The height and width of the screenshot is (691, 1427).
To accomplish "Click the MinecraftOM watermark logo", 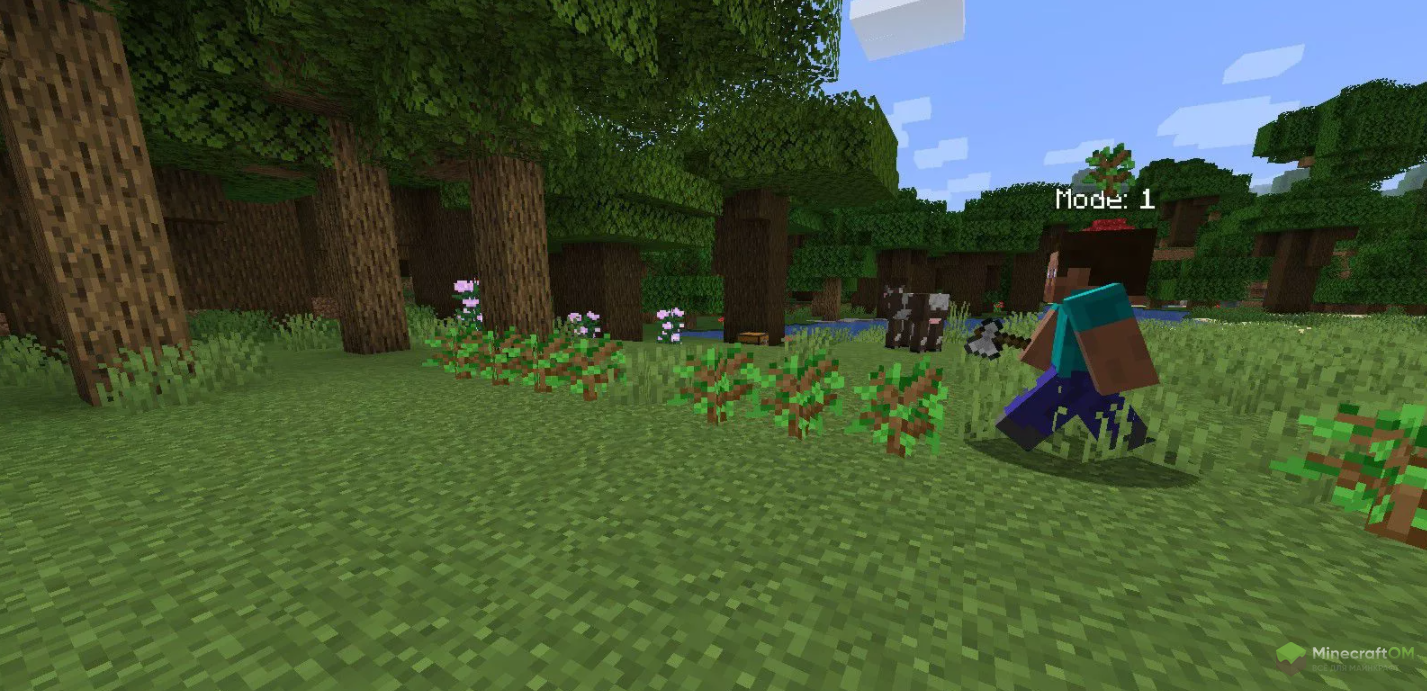I will 1345,657.
